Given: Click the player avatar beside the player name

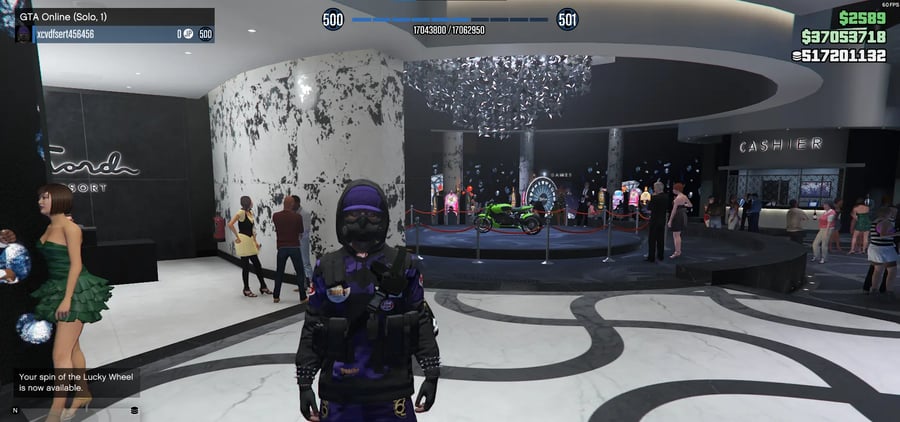Looking at the screenshot, I should coord(24,34).
